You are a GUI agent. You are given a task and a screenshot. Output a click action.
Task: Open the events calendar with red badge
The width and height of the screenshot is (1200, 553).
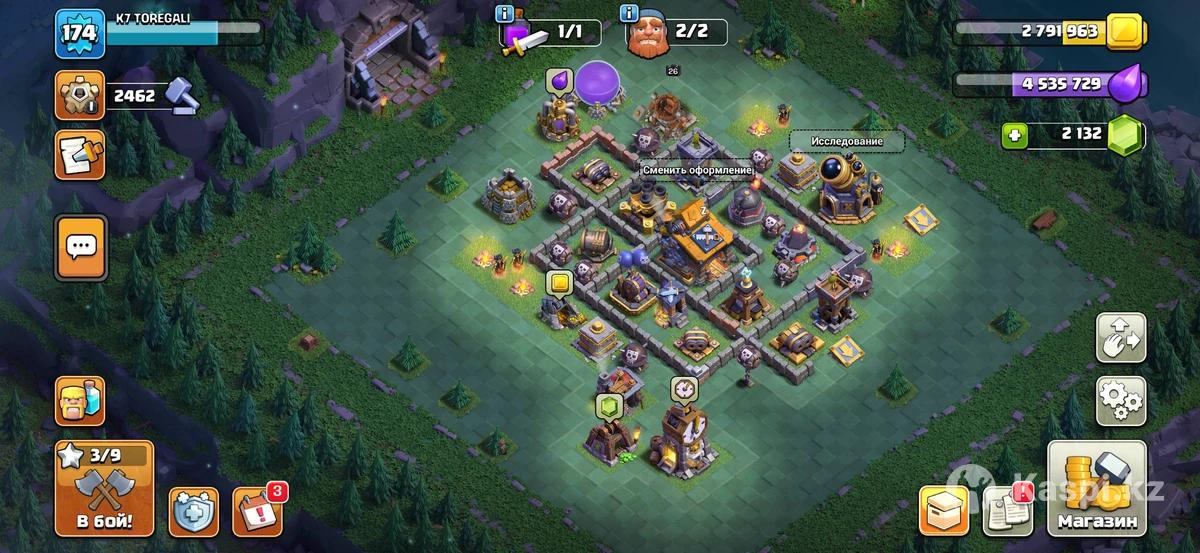[x=257, y=511]
